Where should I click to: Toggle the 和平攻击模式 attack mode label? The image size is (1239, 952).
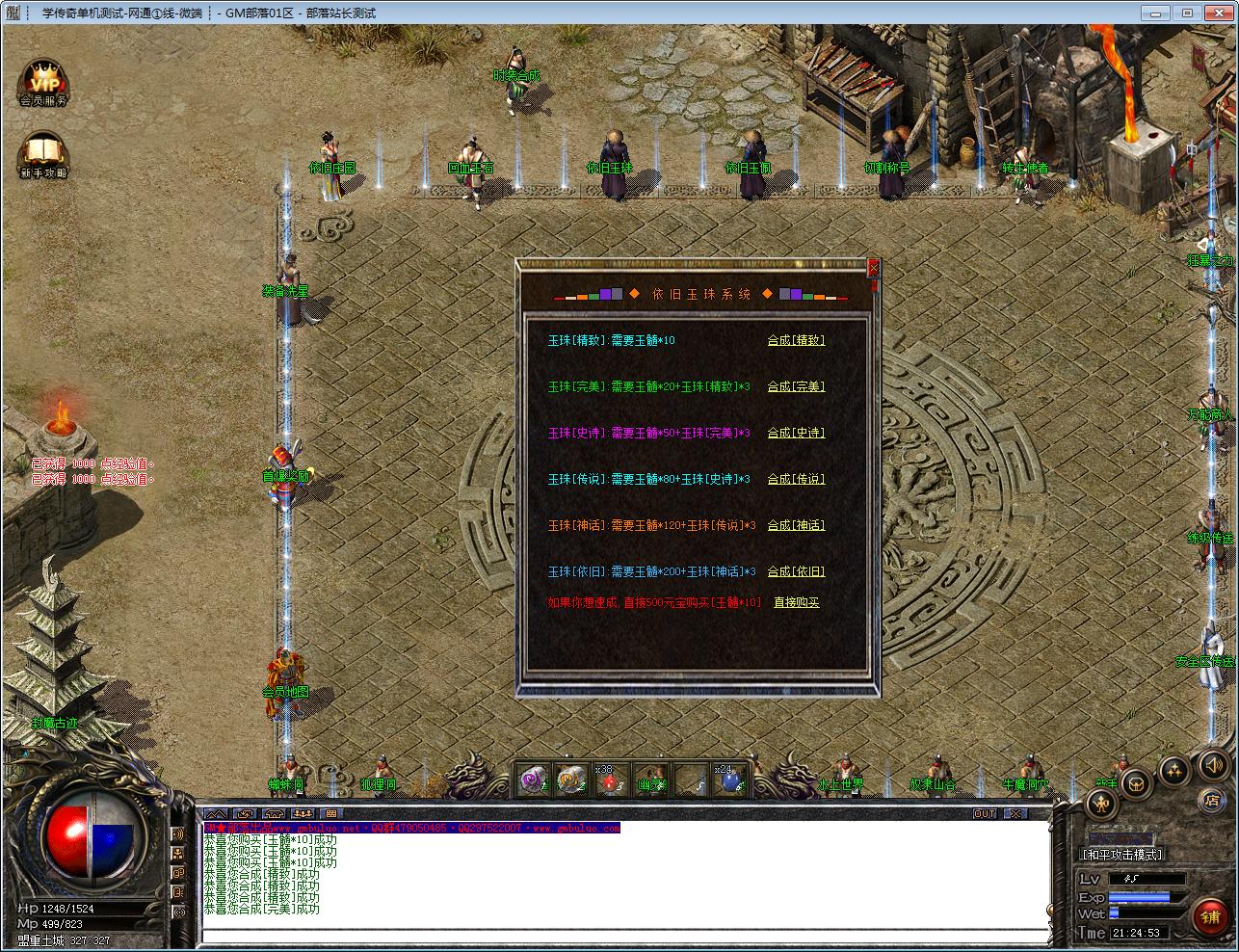coord(1122,855)
